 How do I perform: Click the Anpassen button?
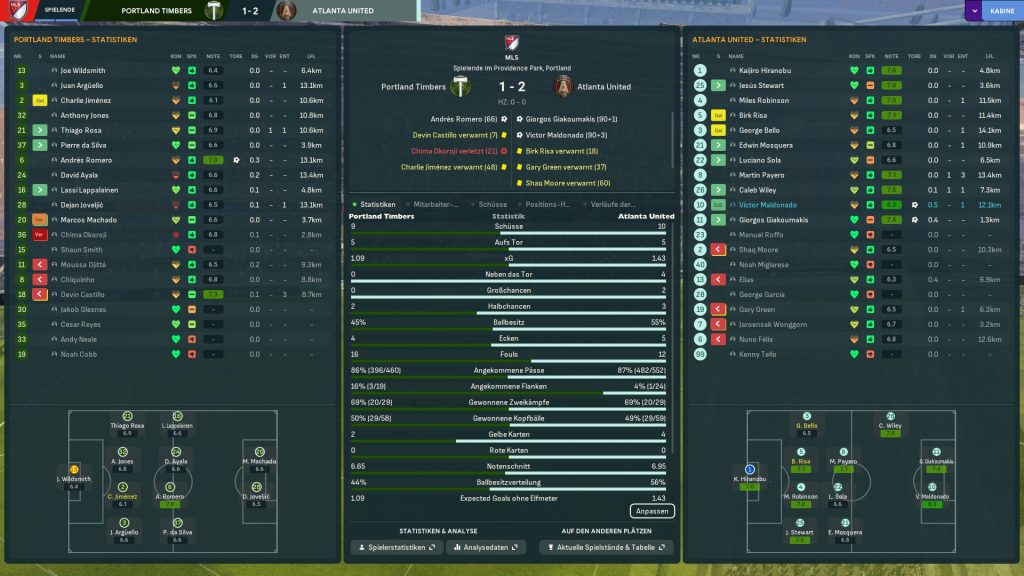pyautogui.click(x=651, y=511)
